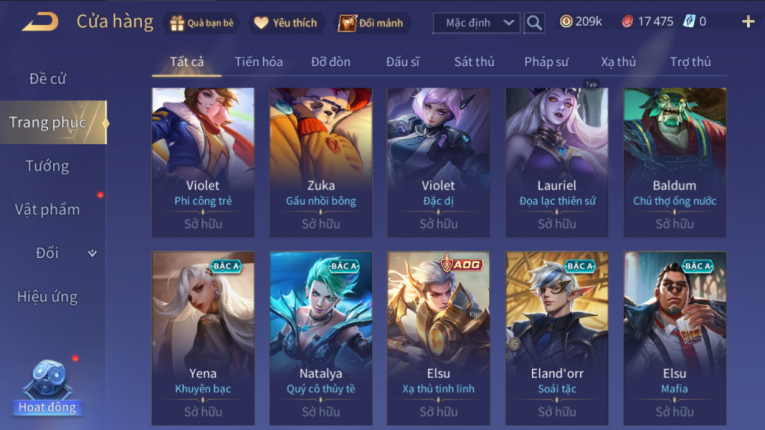Click the magnifying glass search button

coord(534,22)
